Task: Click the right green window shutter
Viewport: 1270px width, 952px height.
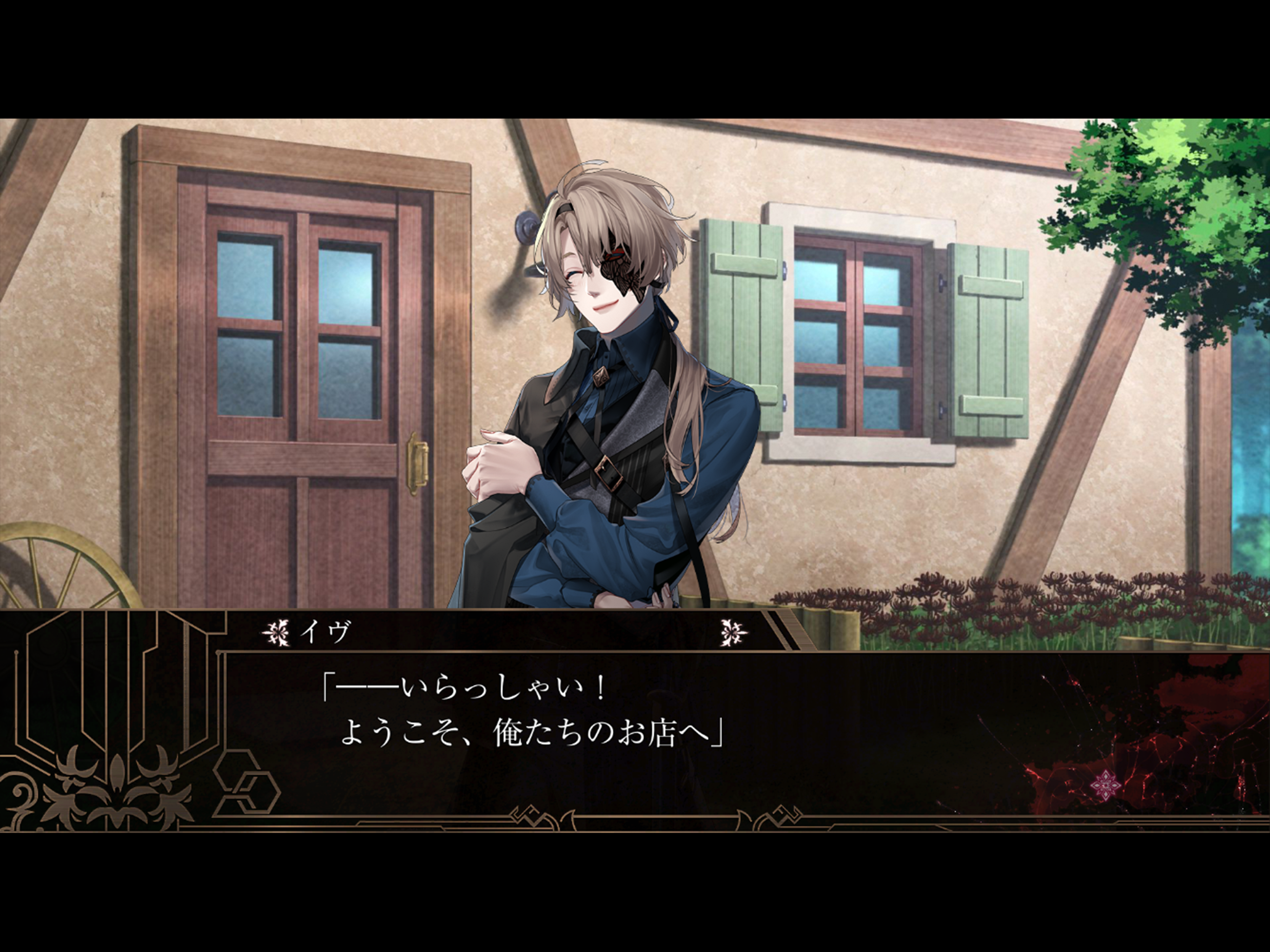Action: (982, 344)
